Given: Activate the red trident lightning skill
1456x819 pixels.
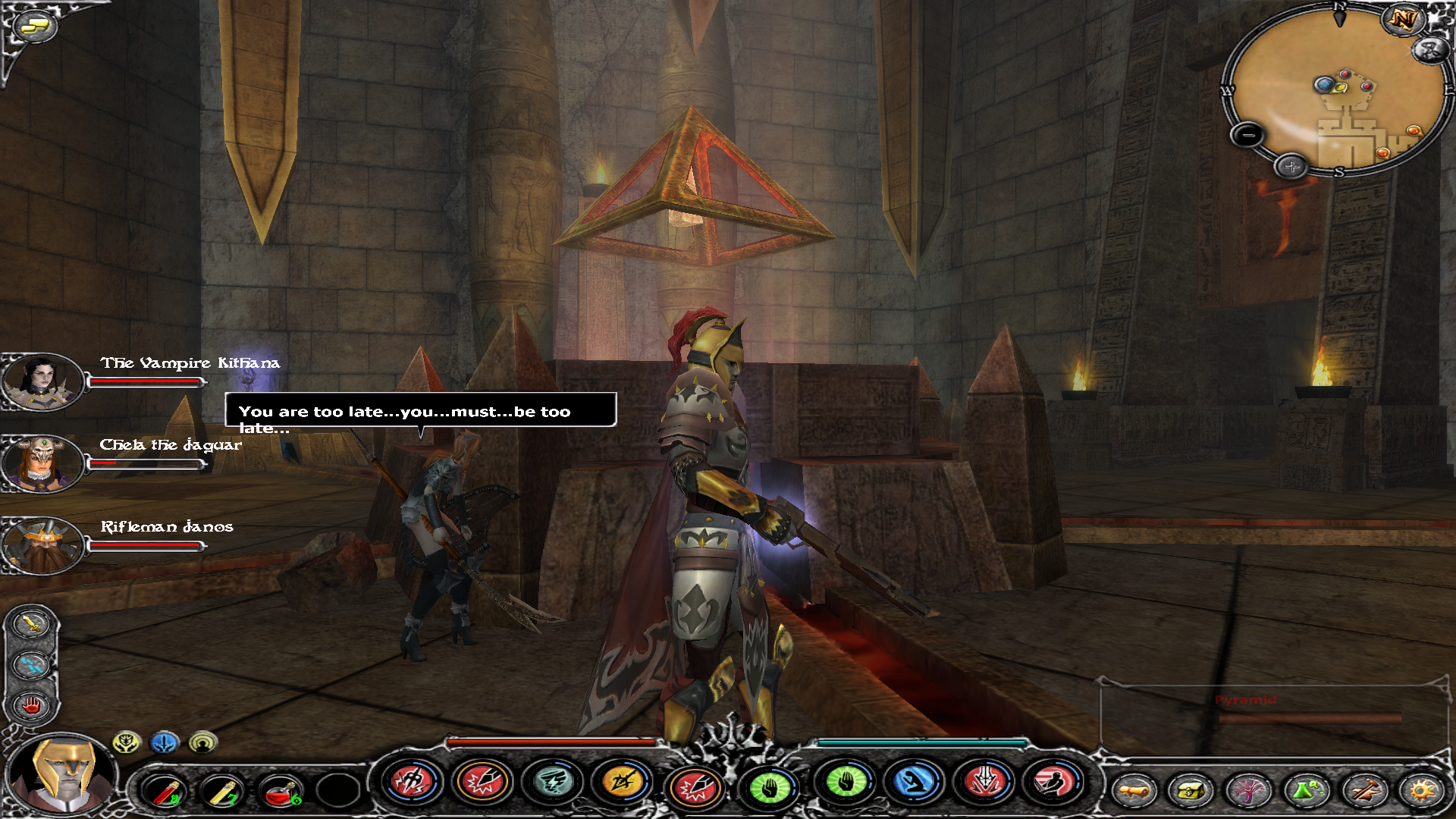Looking at the screenshot, I should (x=412, y=781).
